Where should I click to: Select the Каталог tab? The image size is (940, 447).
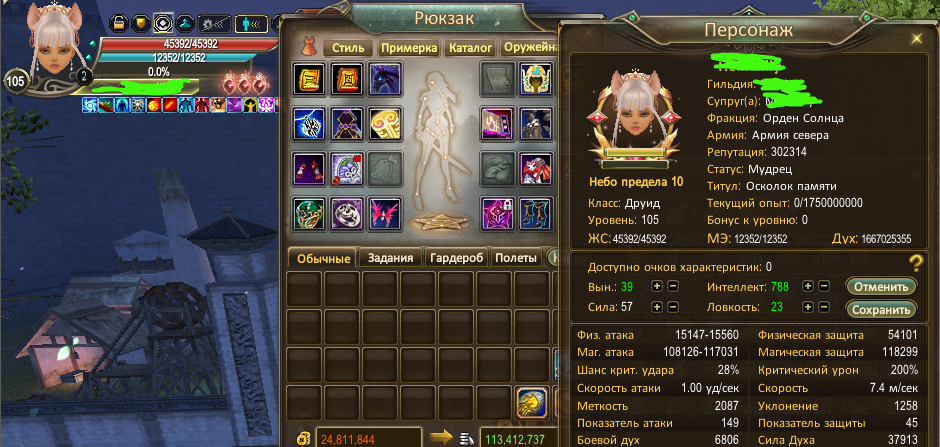click(470, 48)
